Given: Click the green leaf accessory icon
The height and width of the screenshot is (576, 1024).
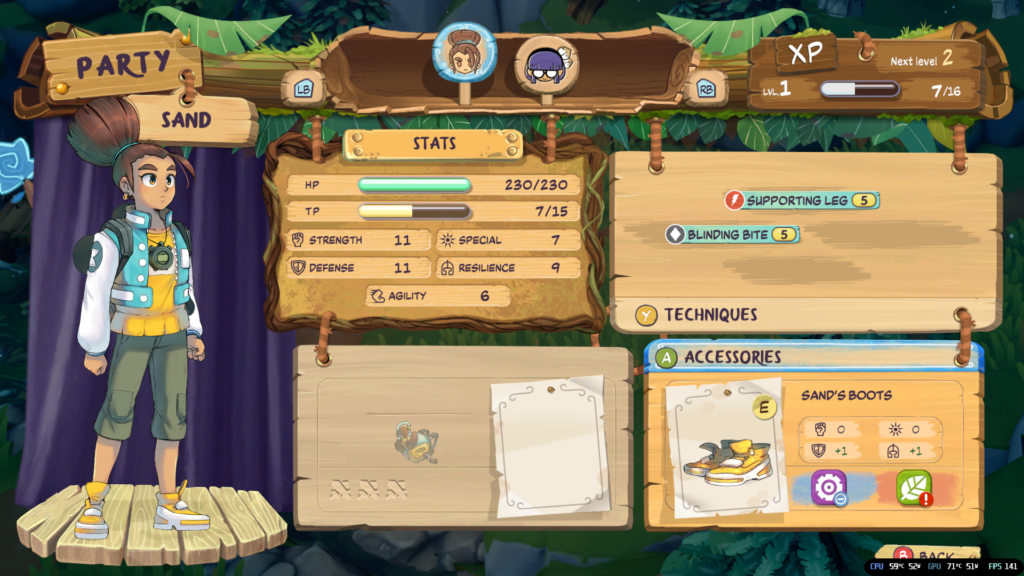Looking at the screenshot, I should point(913,487).
